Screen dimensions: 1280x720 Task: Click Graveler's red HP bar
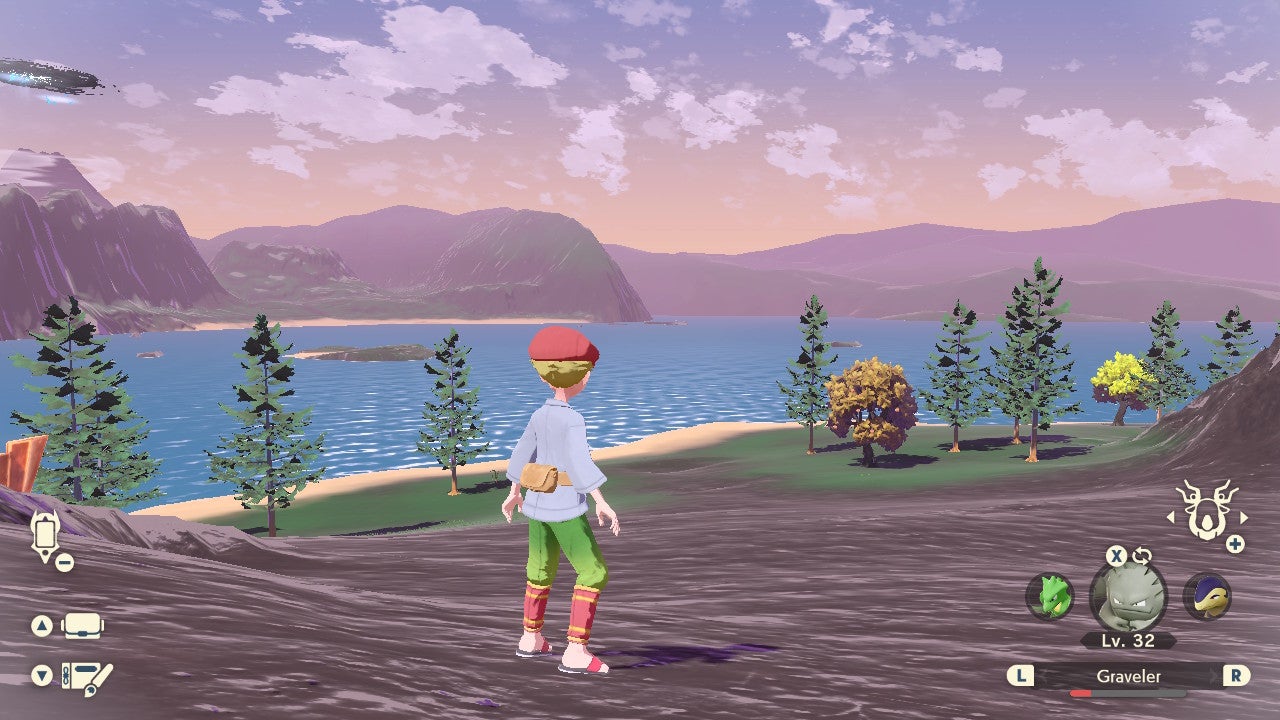(x=1082, y=692)
